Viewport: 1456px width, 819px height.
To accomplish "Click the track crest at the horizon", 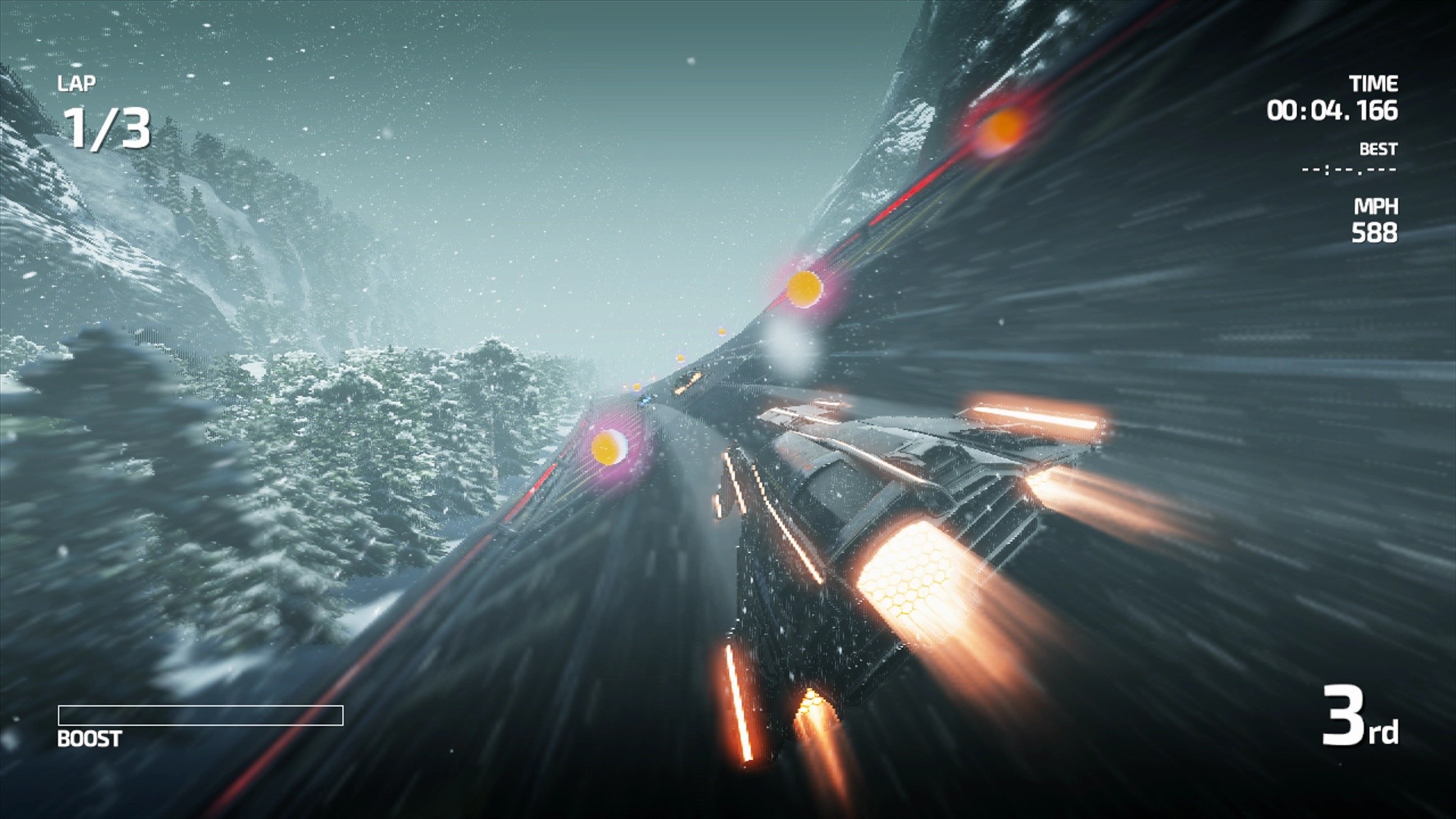I will point(713,356).
